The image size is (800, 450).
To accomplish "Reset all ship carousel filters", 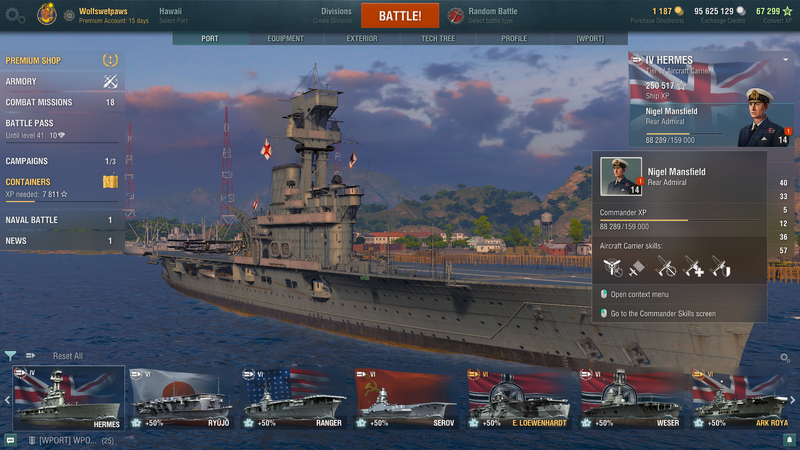I will point(68,356).
